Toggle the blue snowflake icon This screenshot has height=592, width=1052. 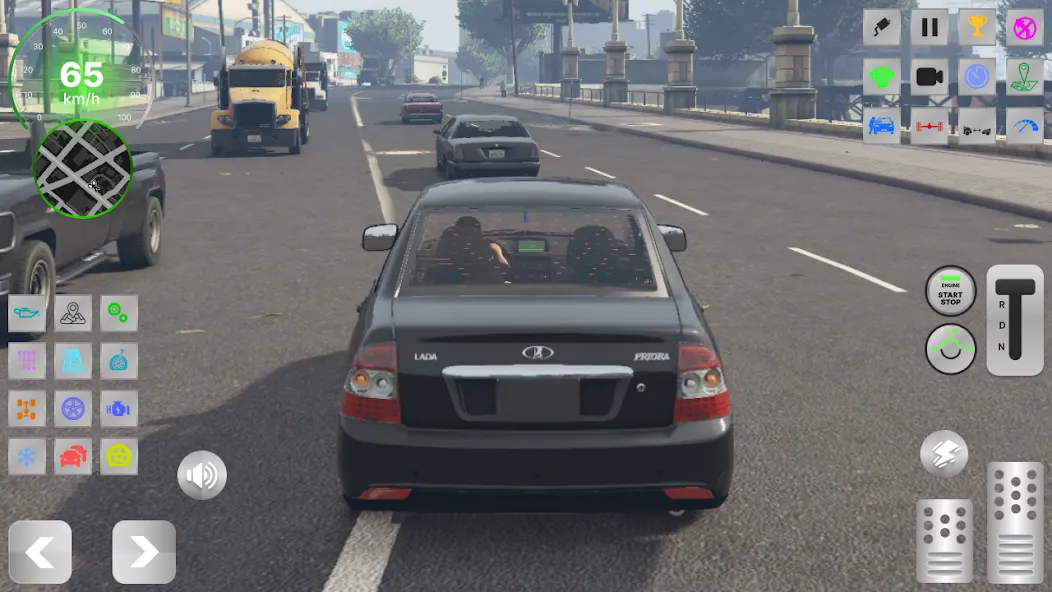point(27,457)
